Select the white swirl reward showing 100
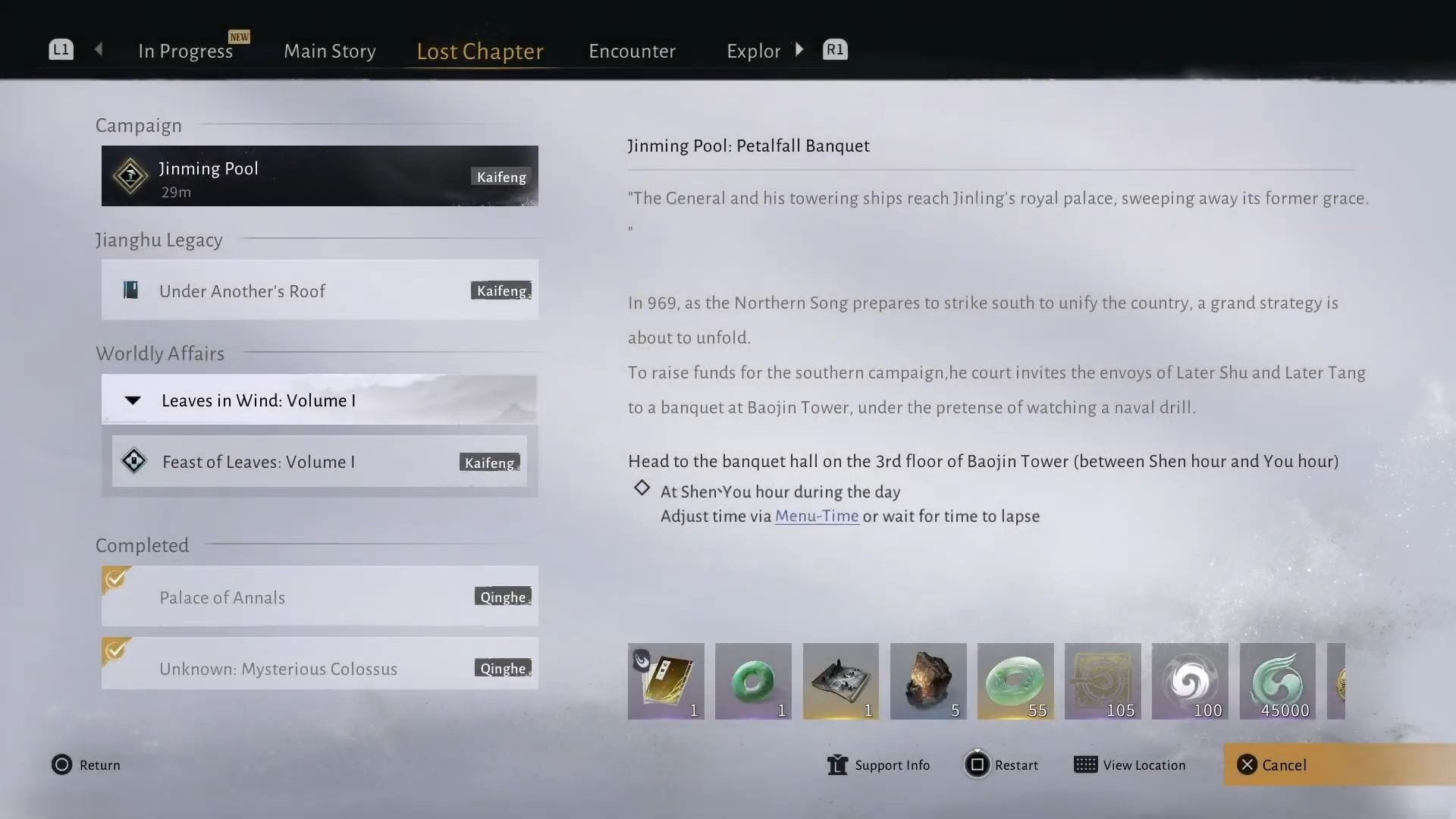 (1190, 680)
